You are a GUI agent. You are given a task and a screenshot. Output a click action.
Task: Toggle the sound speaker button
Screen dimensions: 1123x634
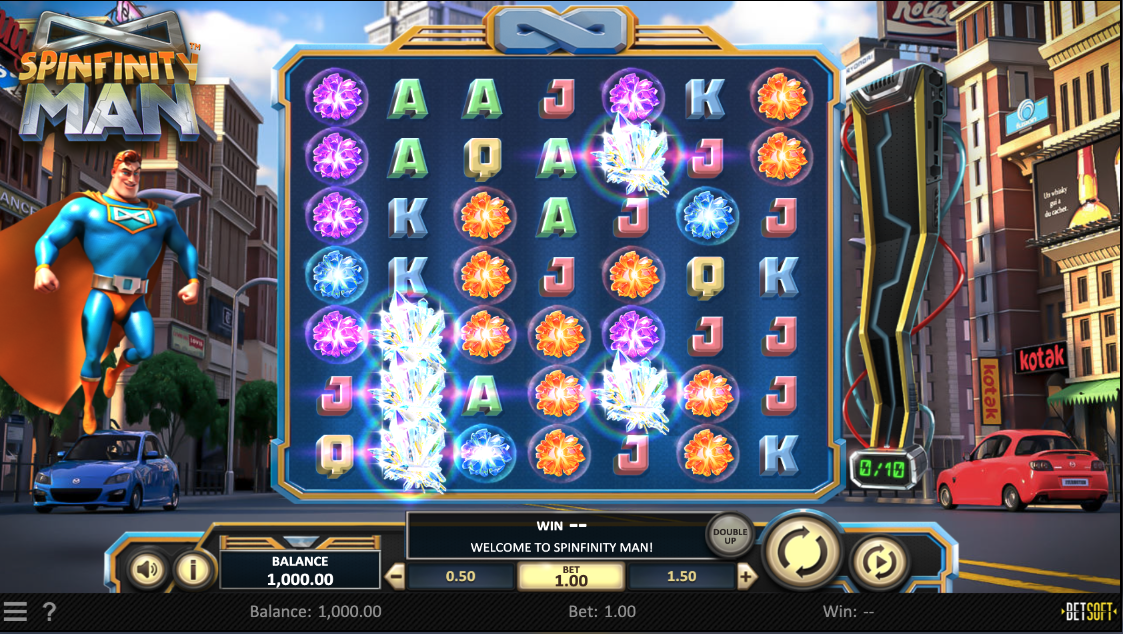point(148,570)
